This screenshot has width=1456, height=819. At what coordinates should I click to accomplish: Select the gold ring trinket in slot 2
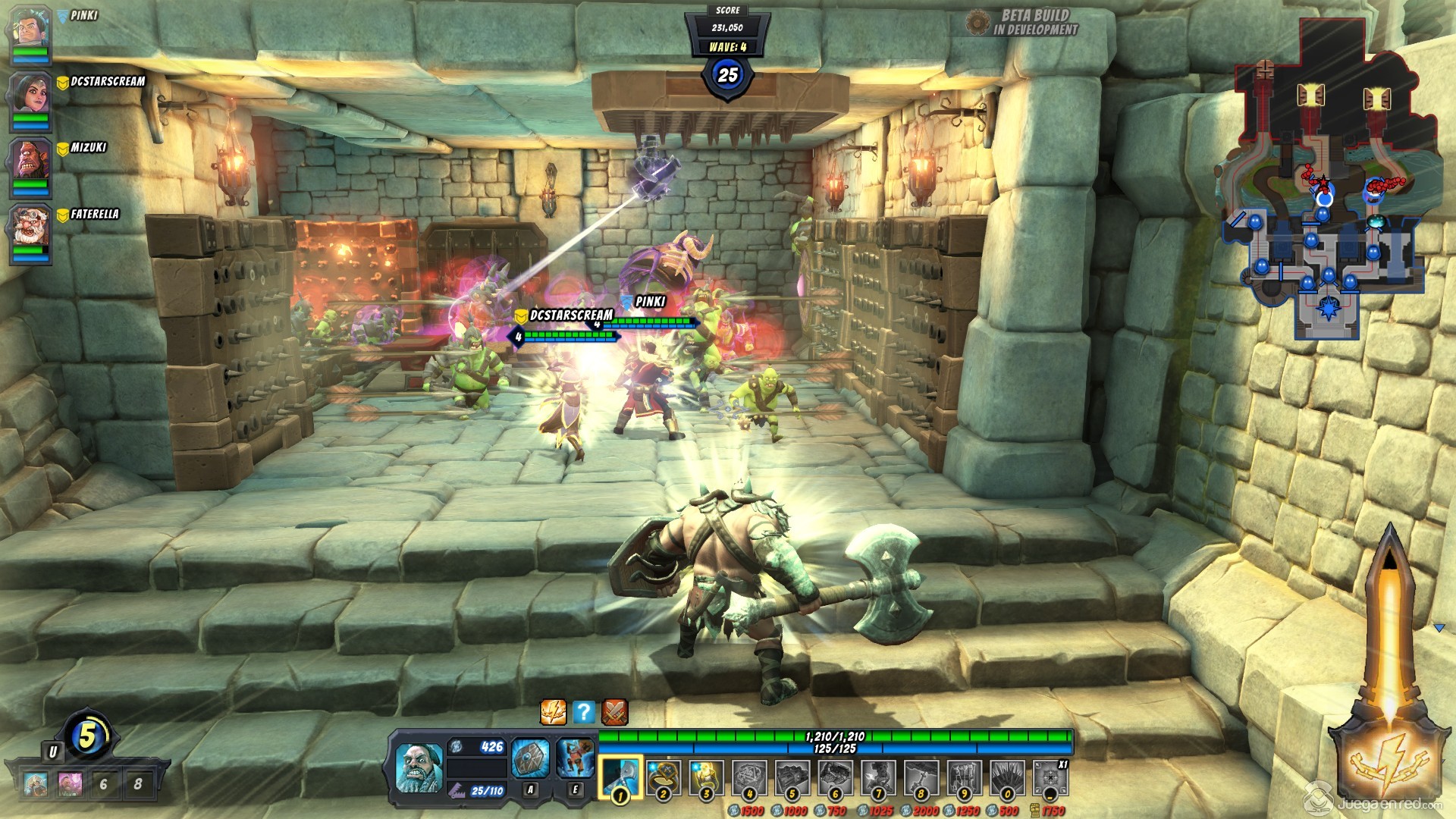tap(664, 776)
